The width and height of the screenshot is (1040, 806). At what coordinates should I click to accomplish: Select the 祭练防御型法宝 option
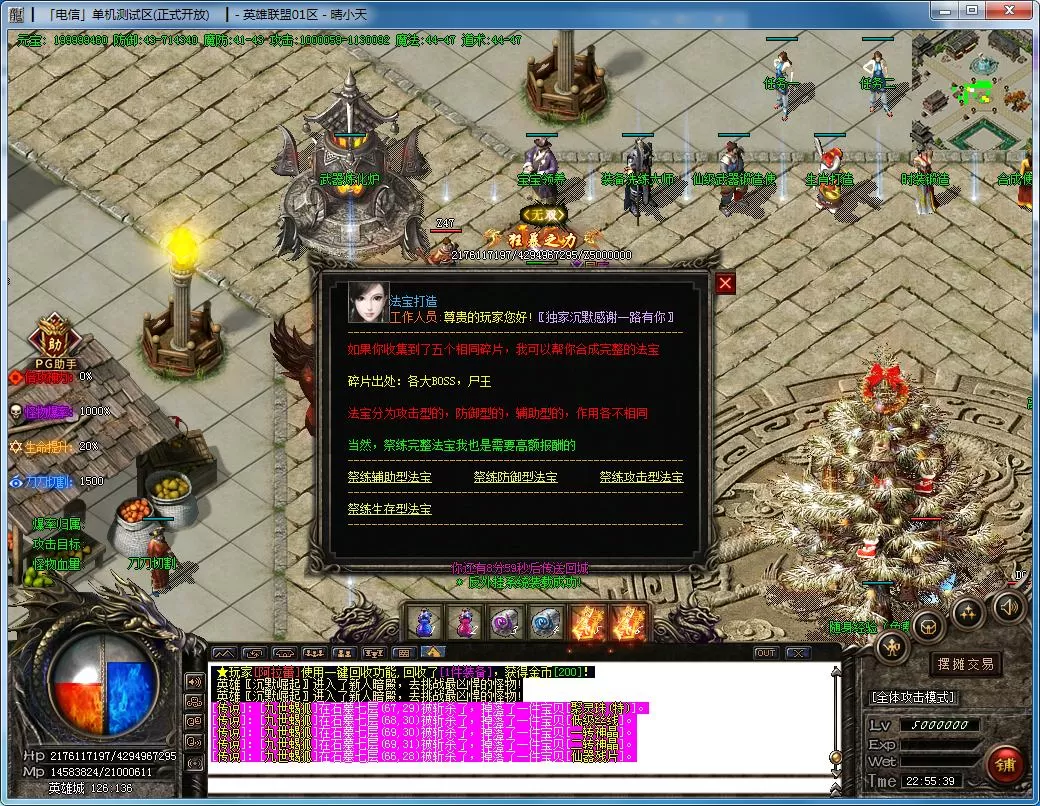click(515, 478)
